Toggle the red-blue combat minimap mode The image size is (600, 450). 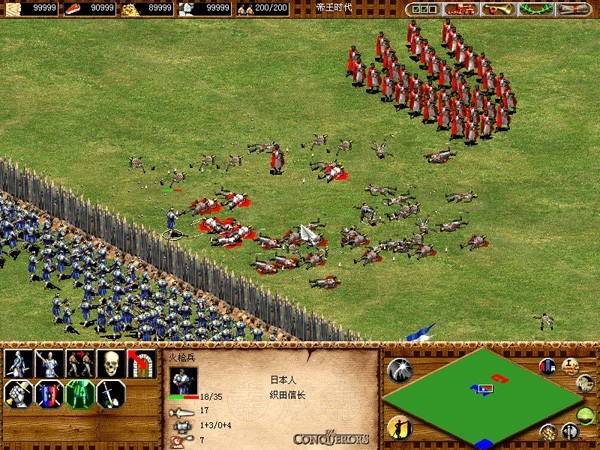(x=548, y=367)
